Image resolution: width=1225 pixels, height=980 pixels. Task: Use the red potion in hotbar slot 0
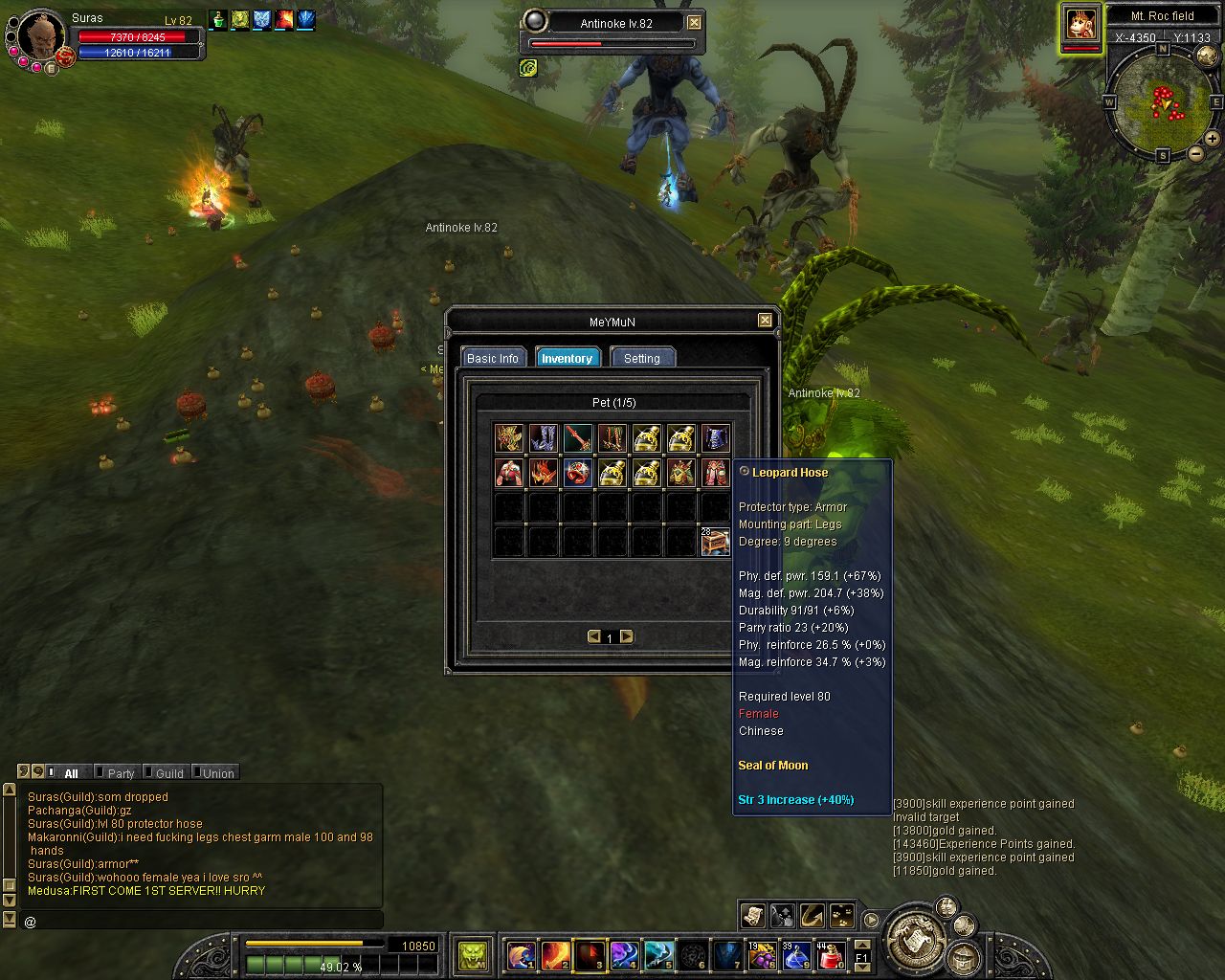click(x=831, y=954)
